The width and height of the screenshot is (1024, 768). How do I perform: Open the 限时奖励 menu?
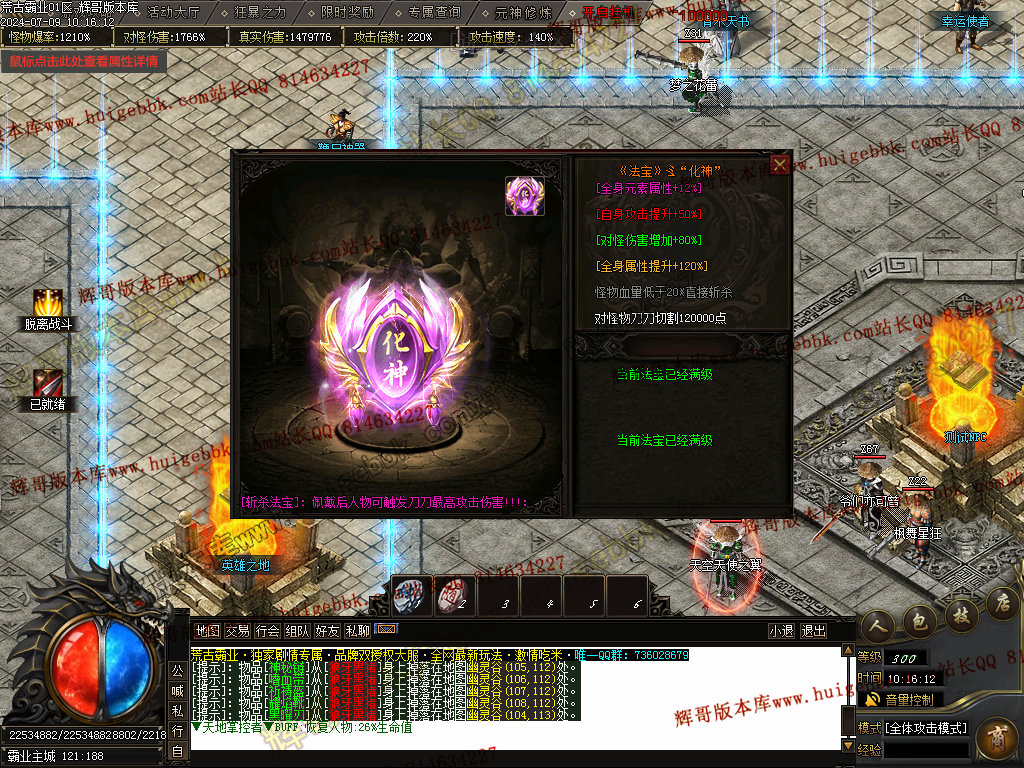(x=347, y=13)
